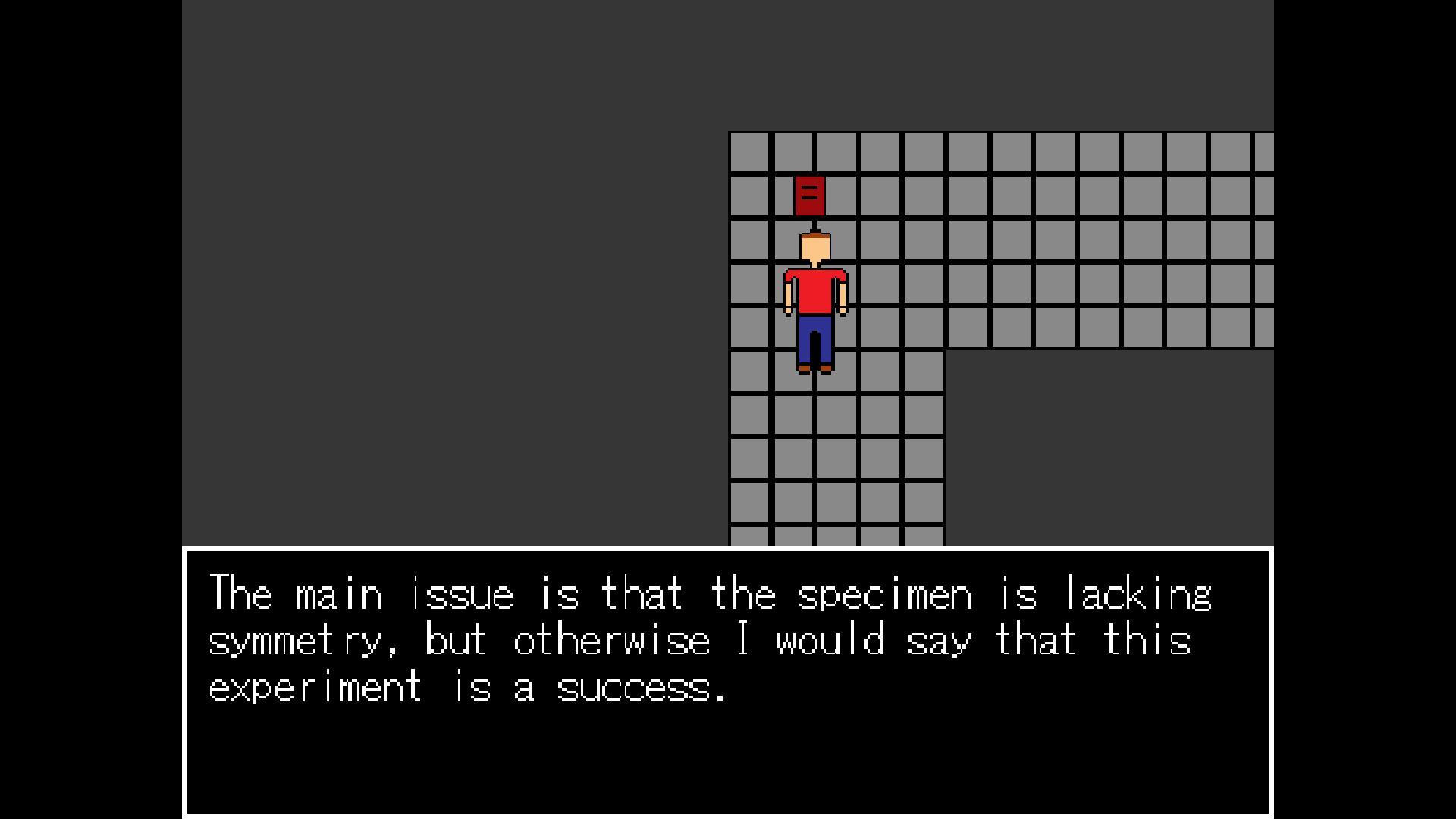Click the red door sprite
The width and height of the screenshot is (1456, 819).
tap(811, 196)
